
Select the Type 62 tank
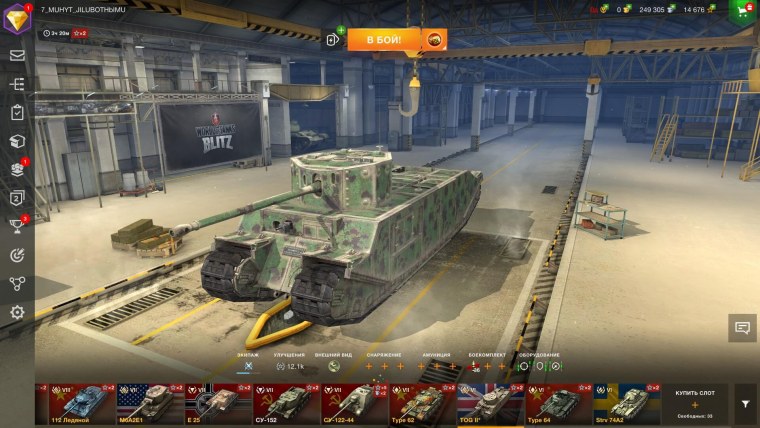[415, 403]
